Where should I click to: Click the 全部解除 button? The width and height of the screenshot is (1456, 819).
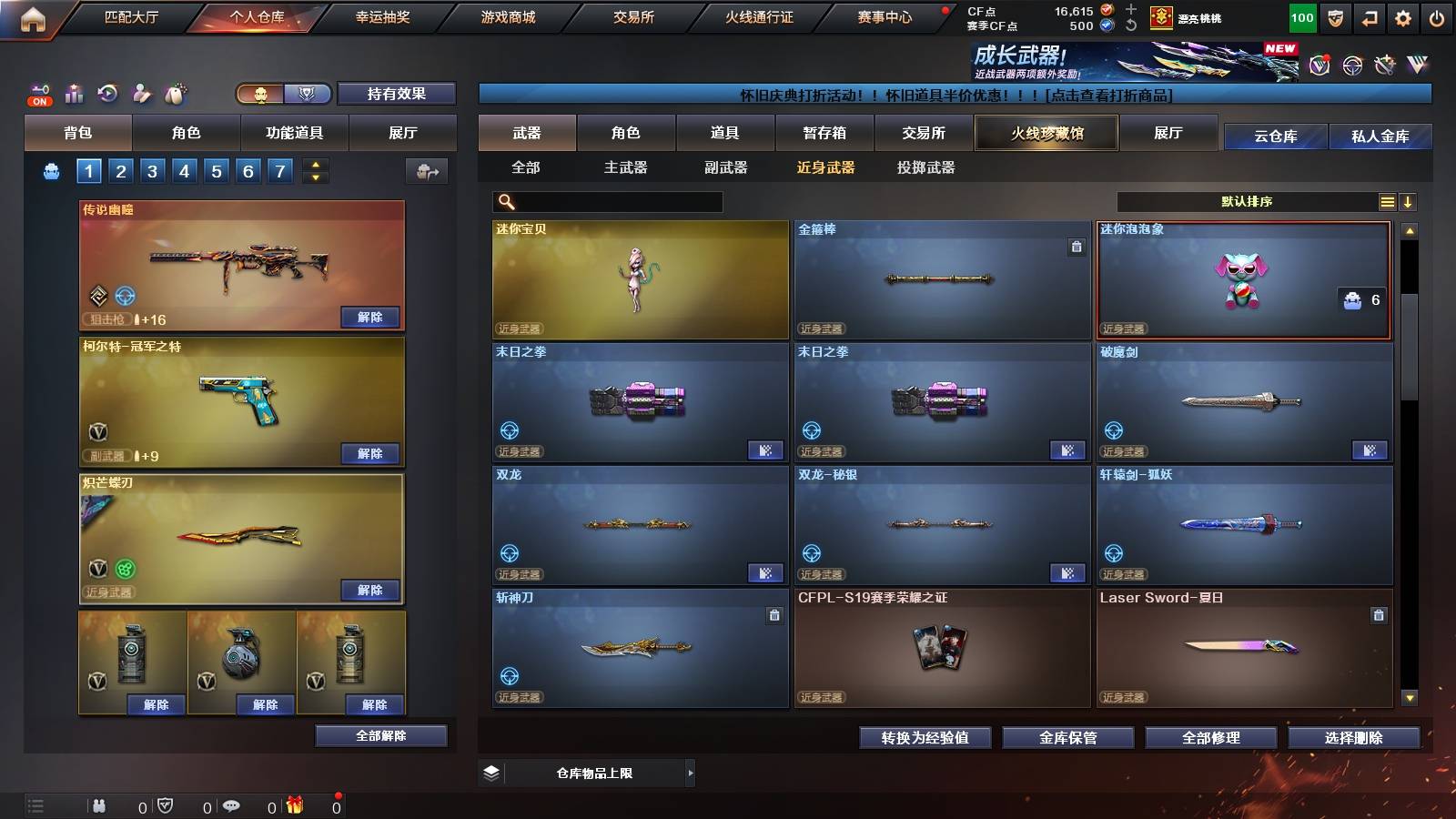(x=379, y=735)
